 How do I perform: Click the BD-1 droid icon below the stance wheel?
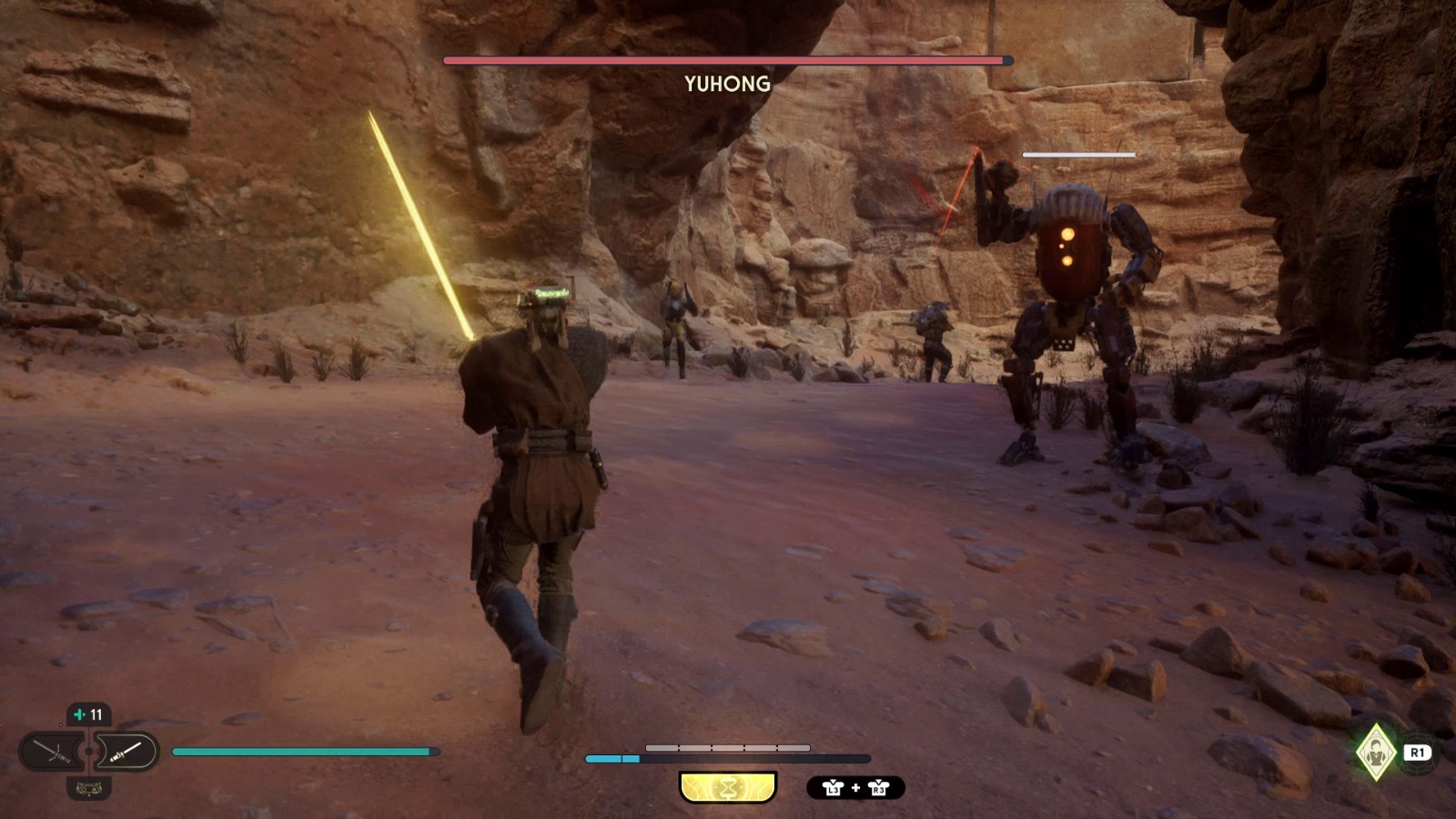[x=89, y=788]
